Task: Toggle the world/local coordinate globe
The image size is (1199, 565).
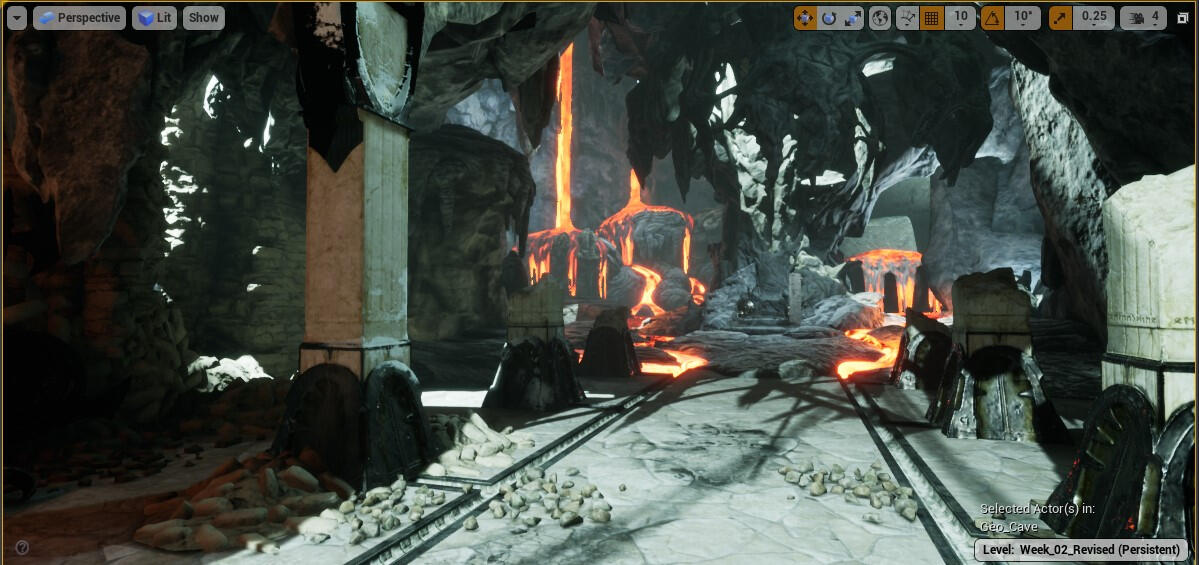Action: tap(880, 17)
